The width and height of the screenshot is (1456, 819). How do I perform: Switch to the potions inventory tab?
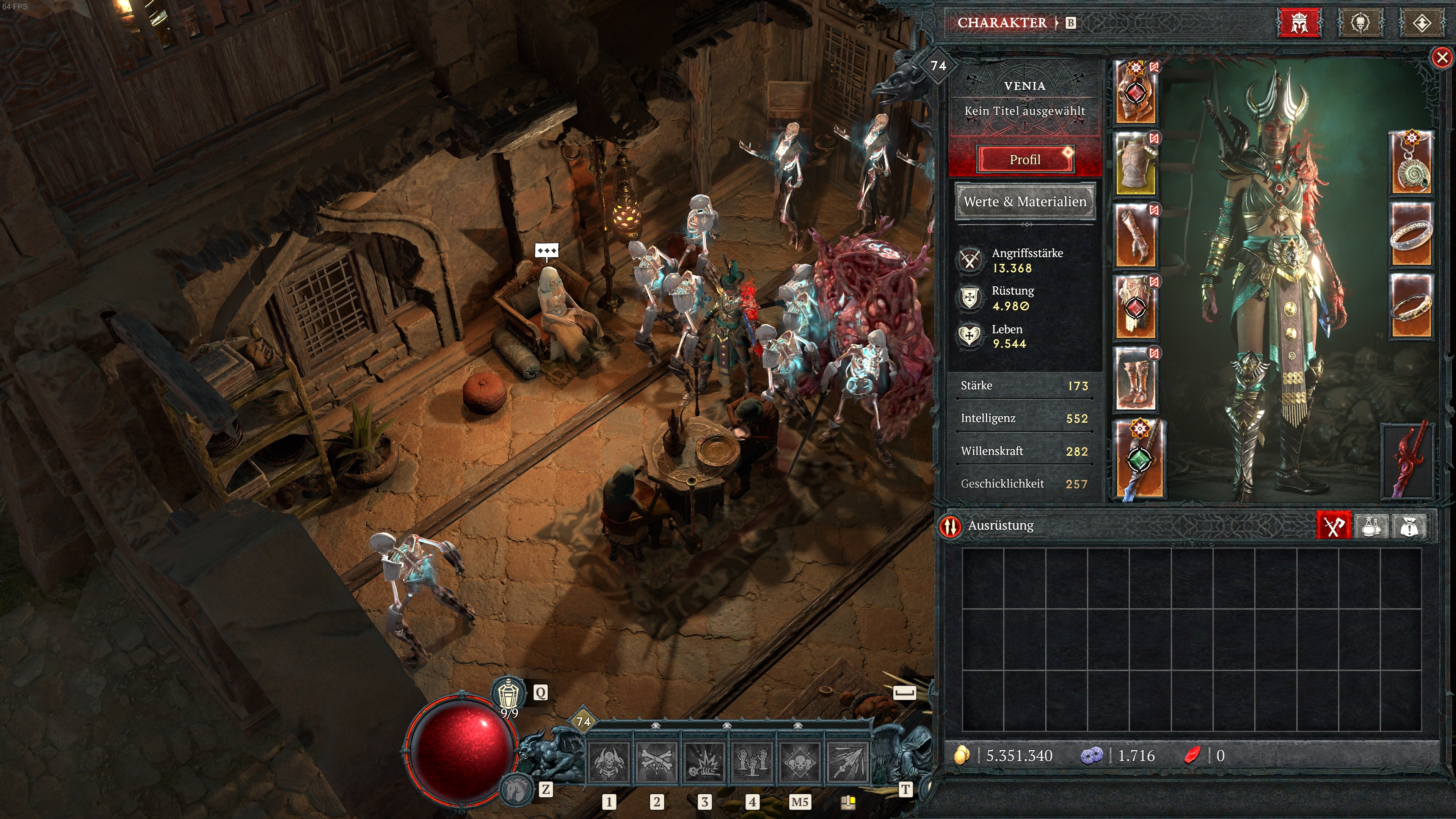1371,526
